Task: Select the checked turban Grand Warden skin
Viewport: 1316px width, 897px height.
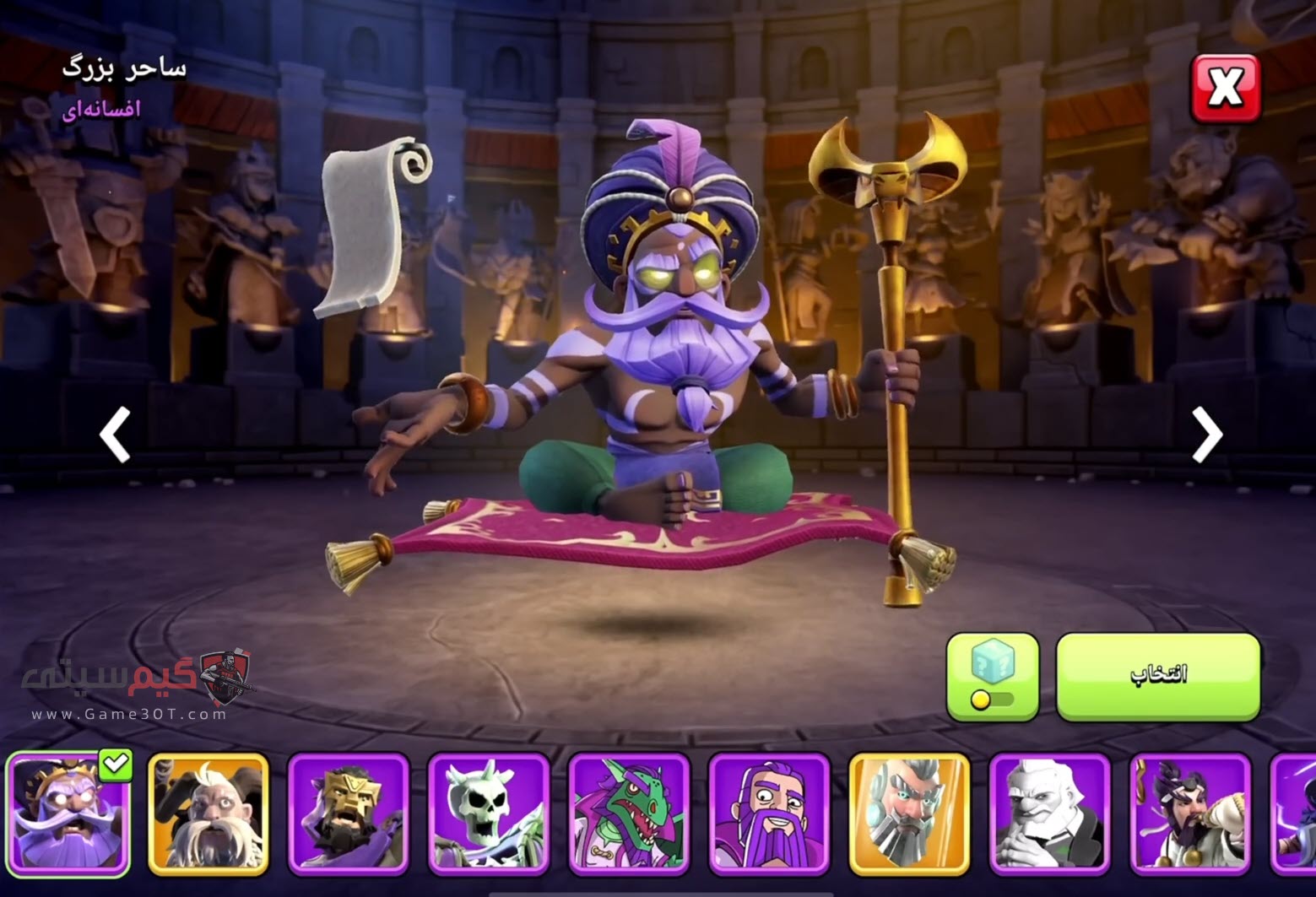Action: 68,813
